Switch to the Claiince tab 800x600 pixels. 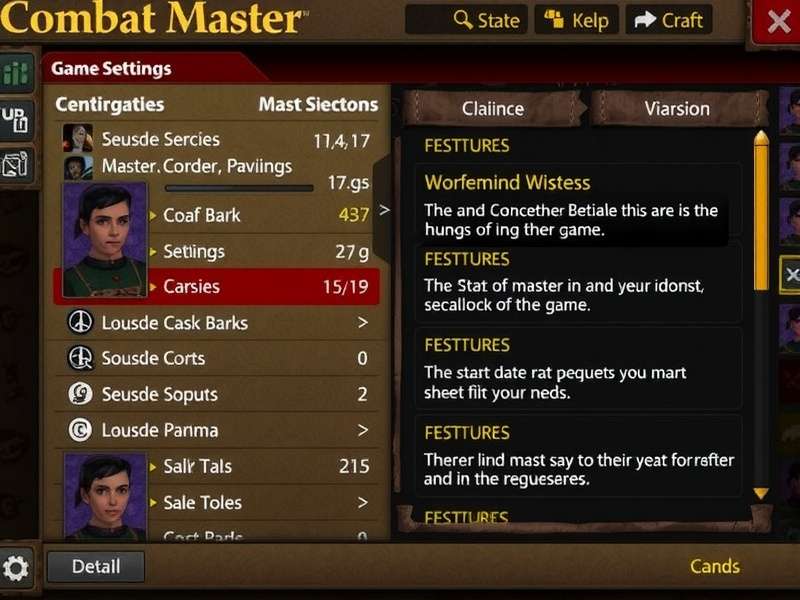point(493,108)
